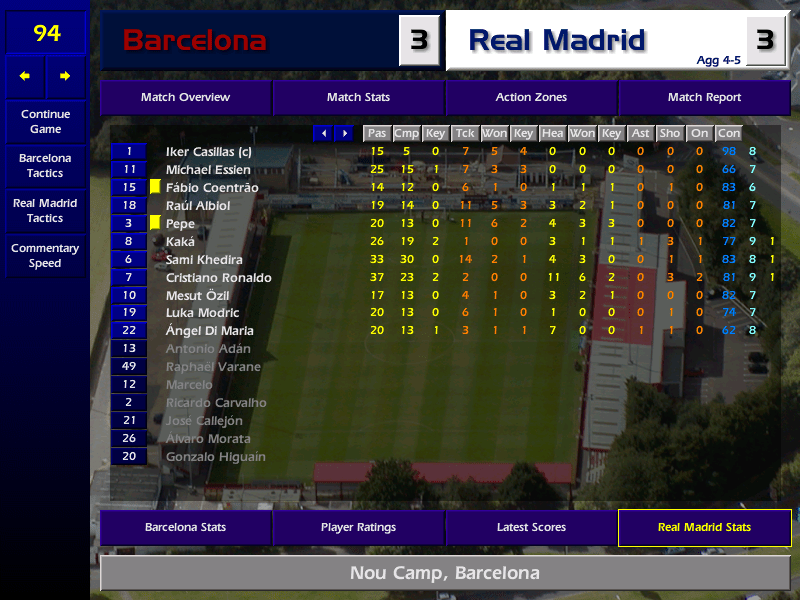
Task: Select the Real Madrid Stats tab
Action: (x=704, y=527)
